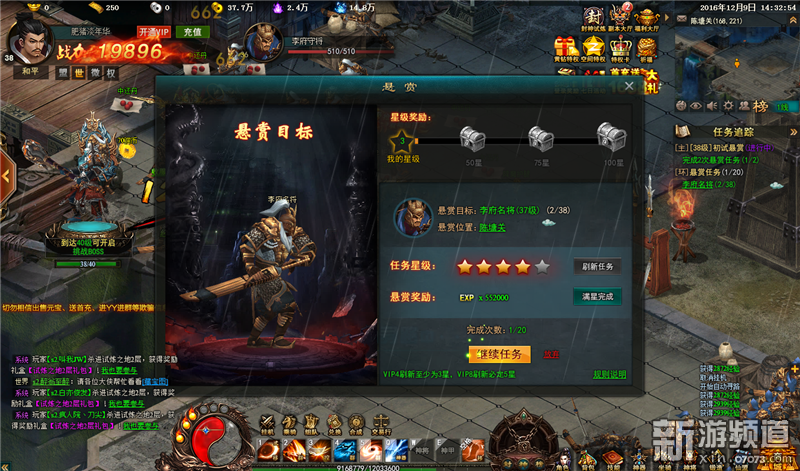
Task: Close the 悬赏 bounty window
Action: 629,86
